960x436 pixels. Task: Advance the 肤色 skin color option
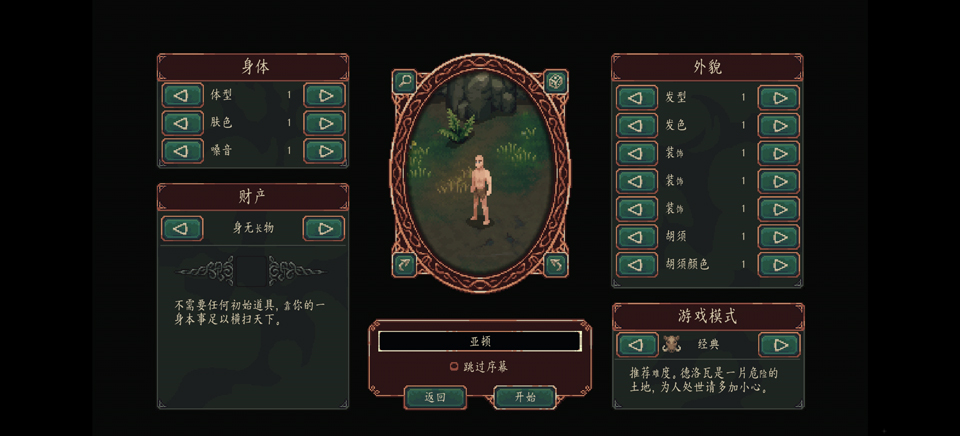click(324, 124)
